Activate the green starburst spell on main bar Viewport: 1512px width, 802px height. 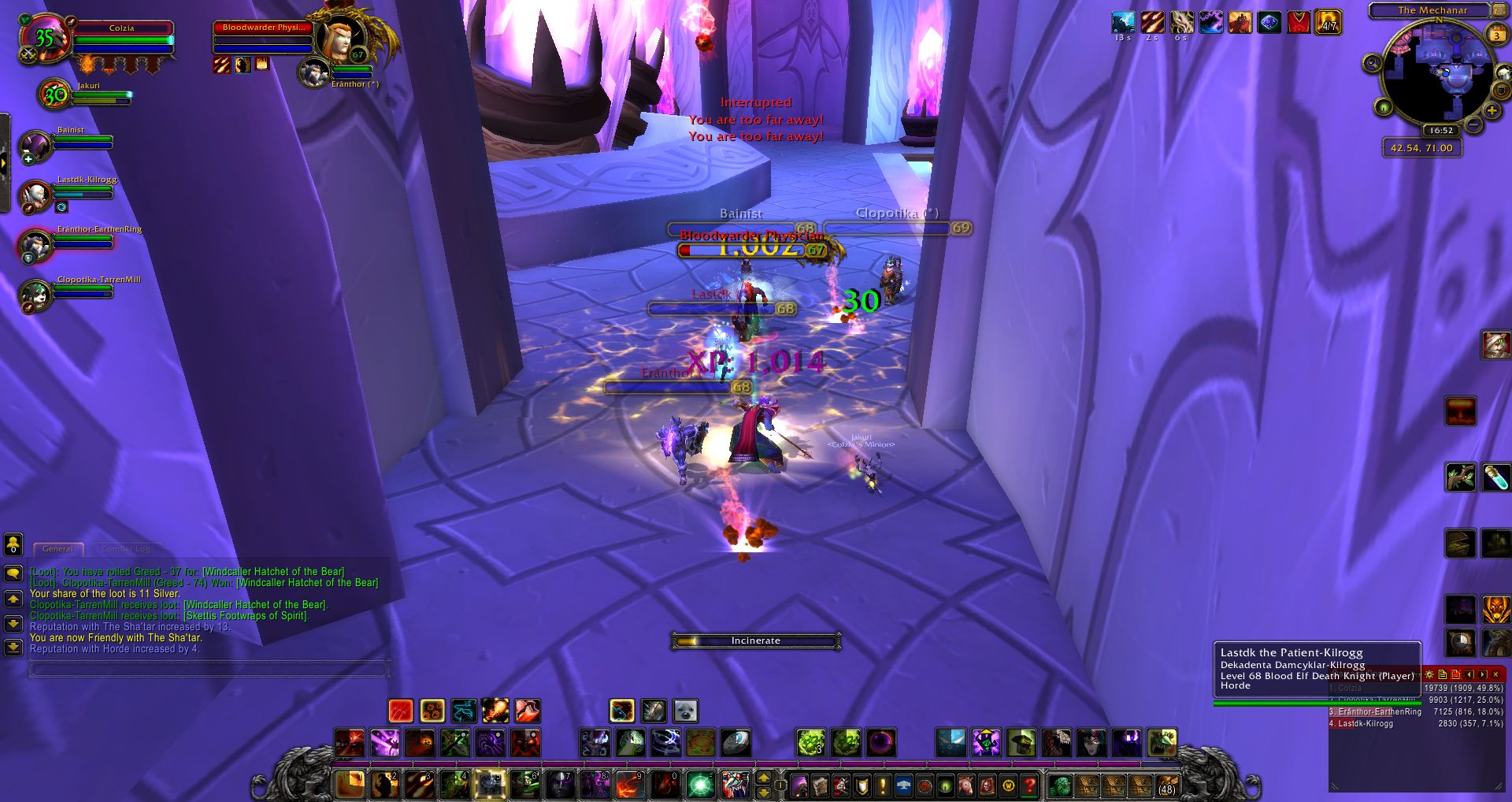(x=699, y=785)
